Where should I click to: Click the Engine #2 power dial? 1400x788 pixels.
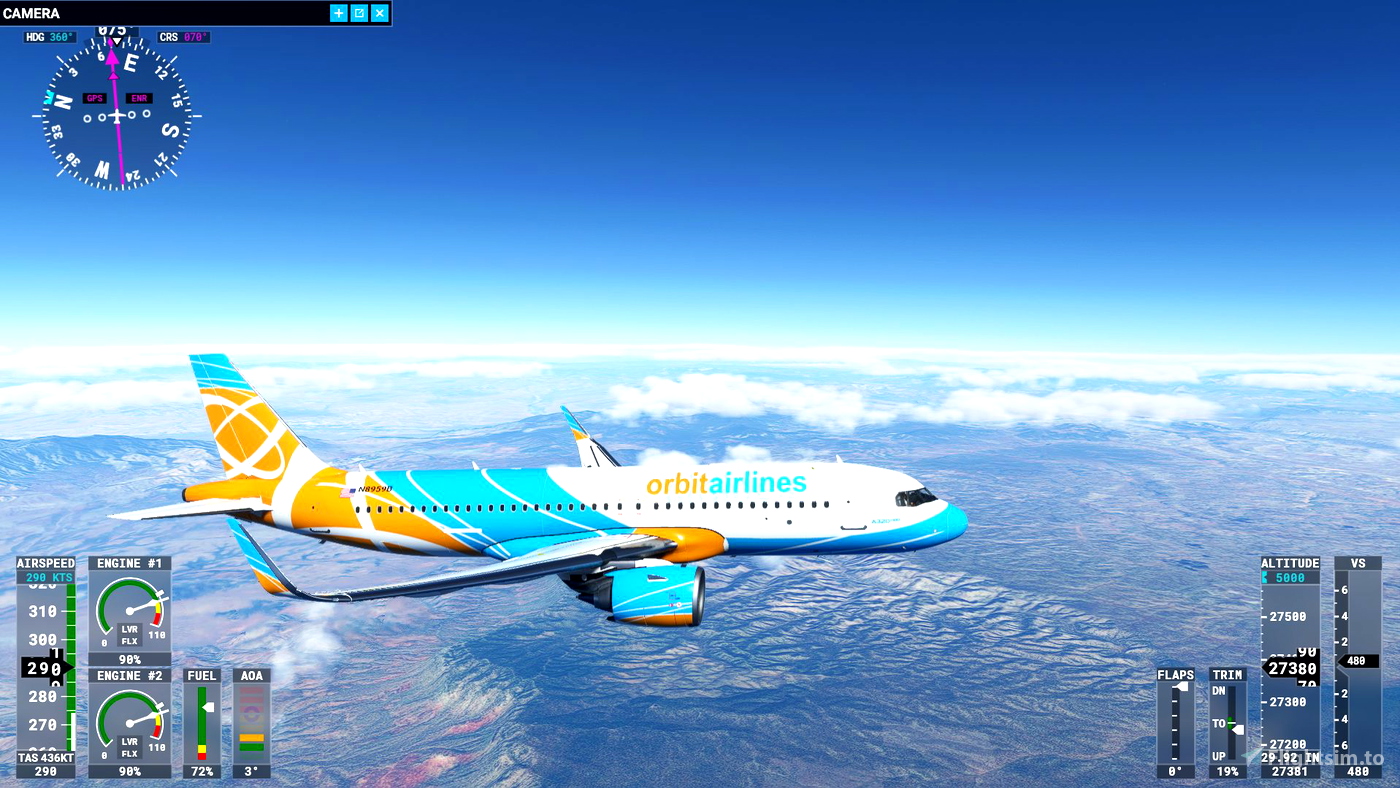(129, 722)
